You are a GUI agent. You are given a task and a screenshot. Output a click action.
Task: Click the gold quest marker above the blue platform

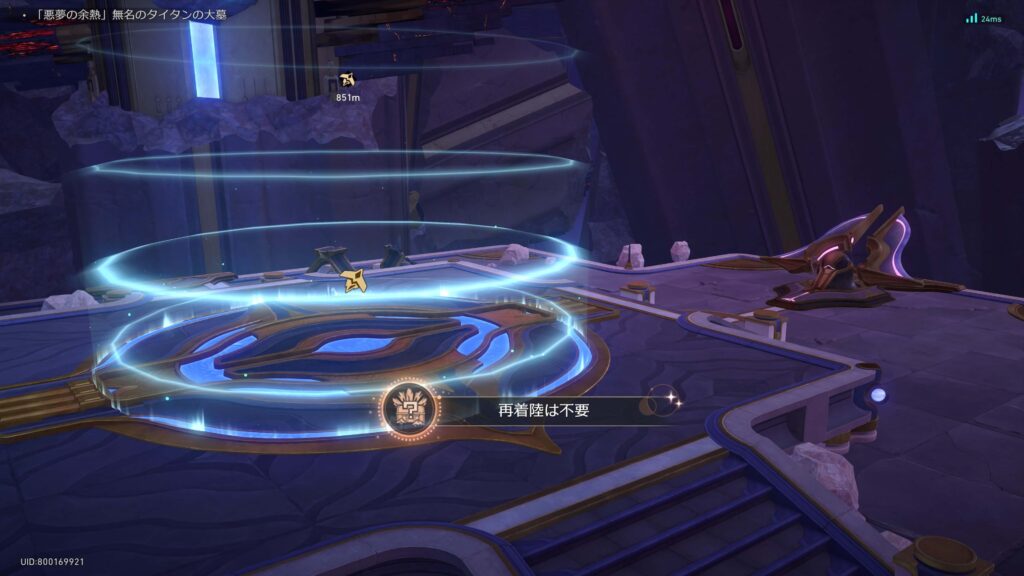coord(354,281)
